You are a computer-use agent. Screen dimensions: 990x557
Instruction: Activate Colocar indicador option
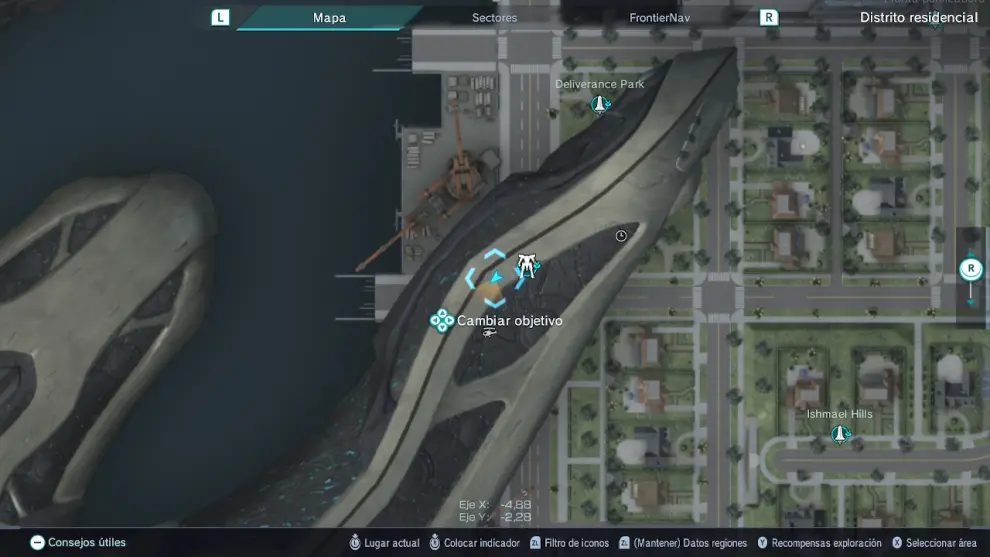[473, 543]
